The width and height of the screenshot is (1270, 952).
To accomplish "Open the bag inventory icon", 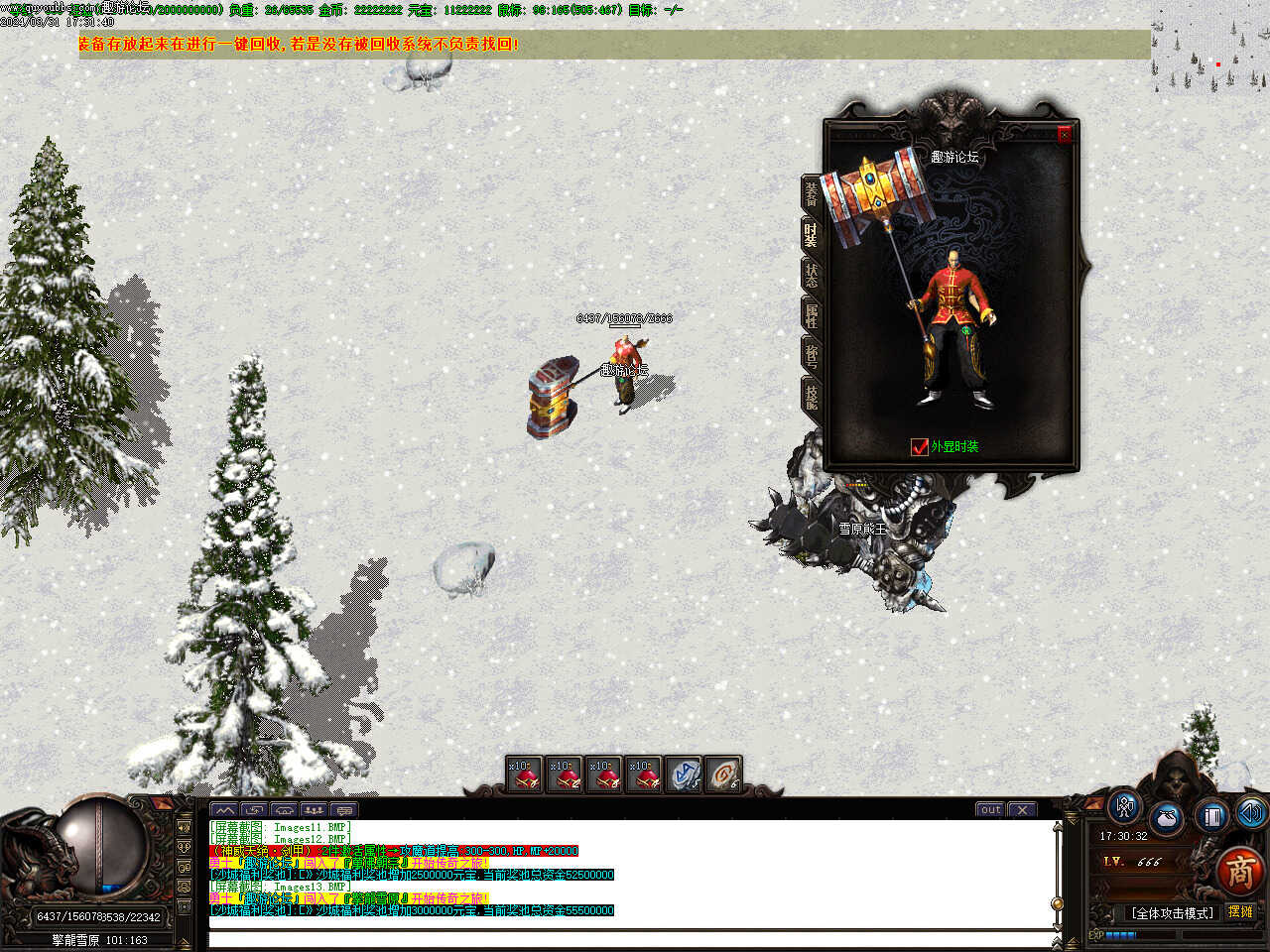I will [x=1167, y=820].
